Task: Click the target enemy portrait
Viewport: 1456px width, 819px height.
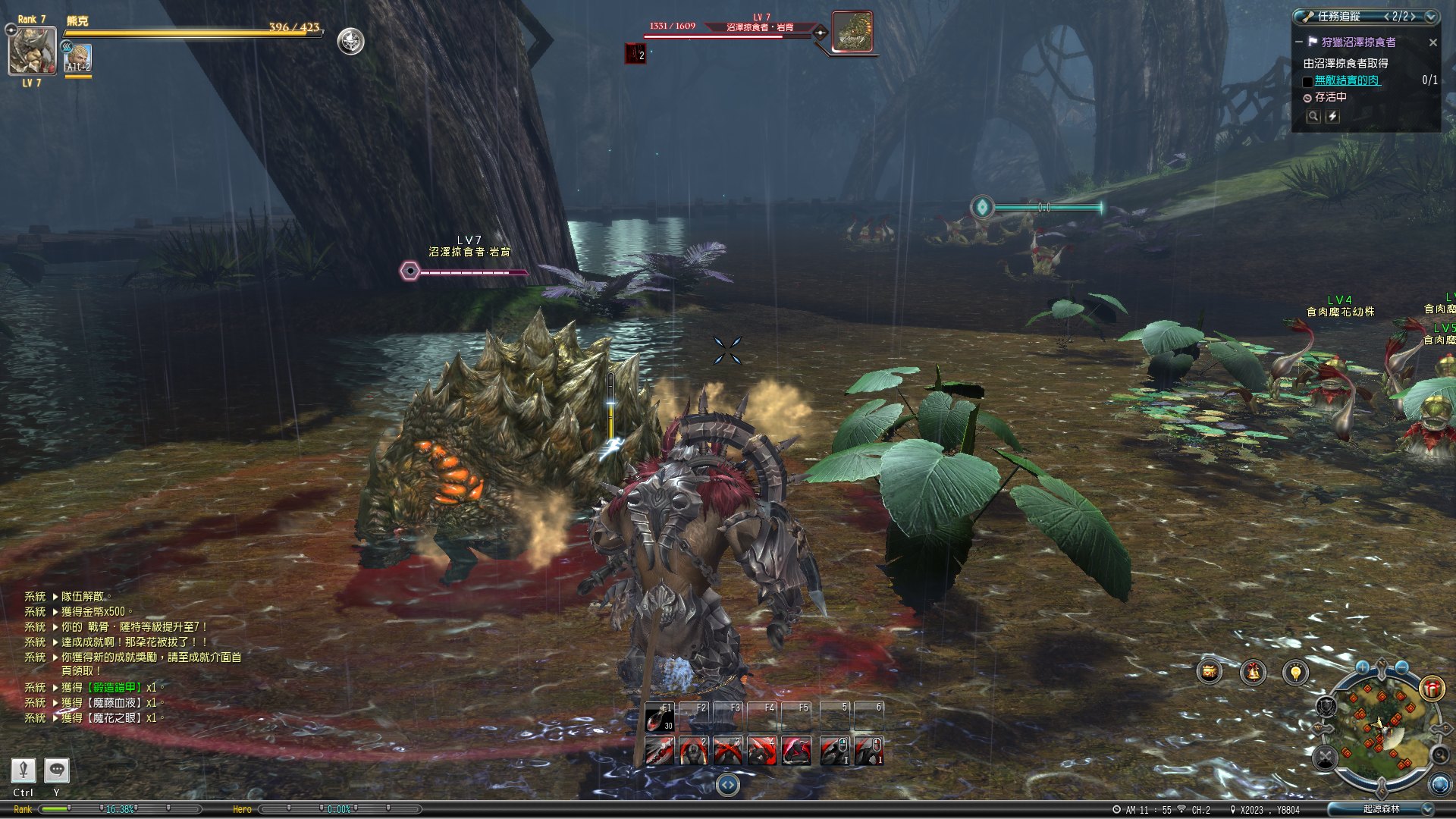Action: tap(852, 32)
